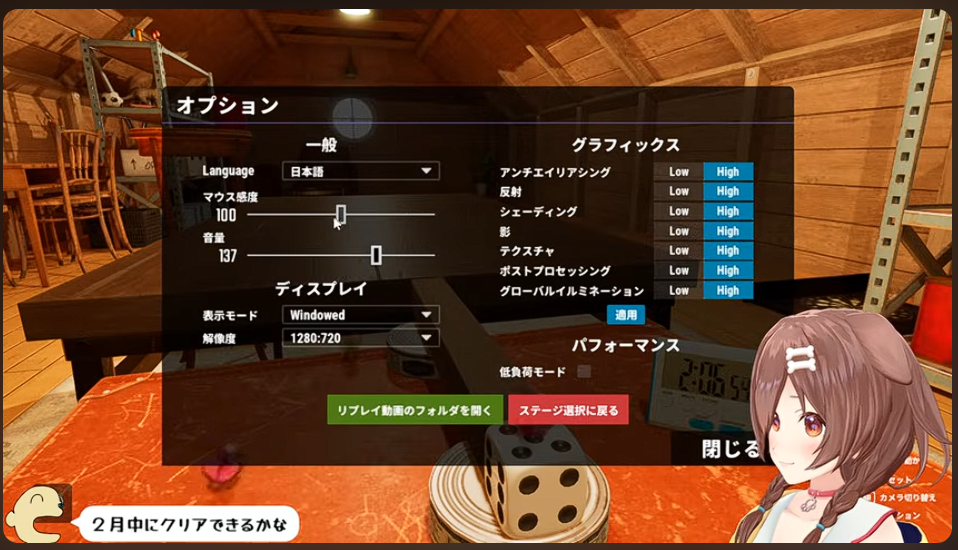Open the 表示モード Windowed dropdown
This screenshot has width=958, height=550.
coord(360,315)
